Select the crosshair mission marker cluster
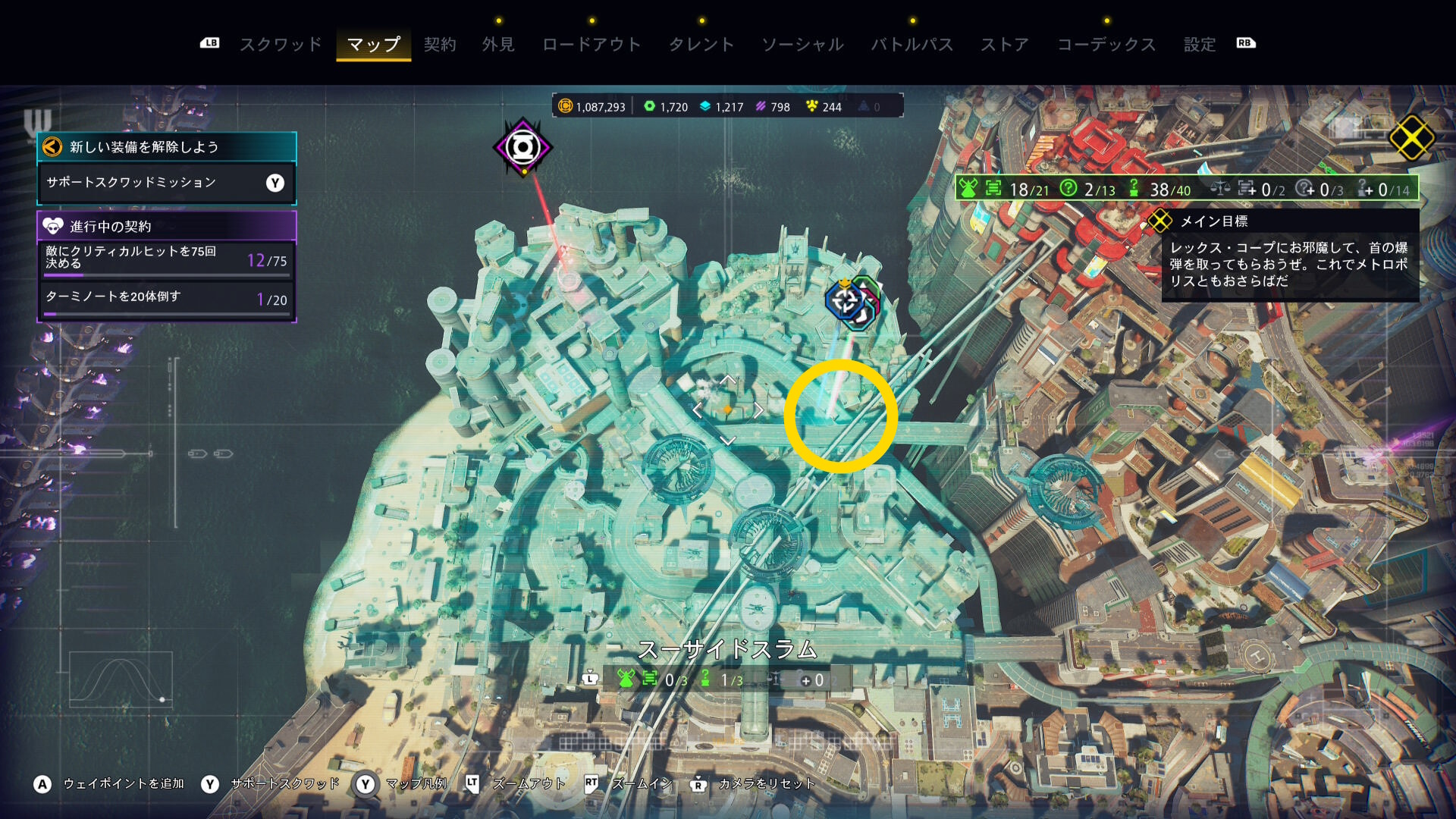The height and width of the screenshot is (819, 1456). pyautogui.click(x=852, y=301)
